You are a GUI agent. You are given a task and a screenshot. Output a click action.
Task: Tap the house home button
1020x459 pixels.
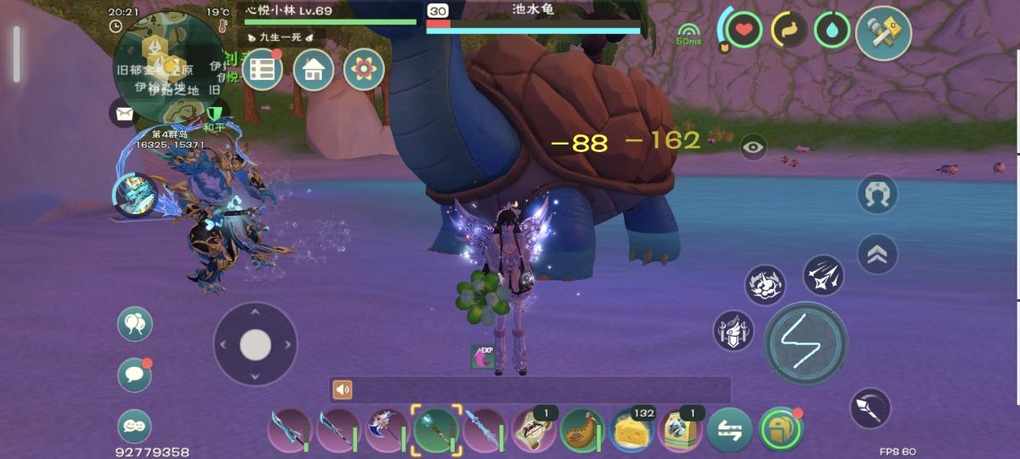313,69
